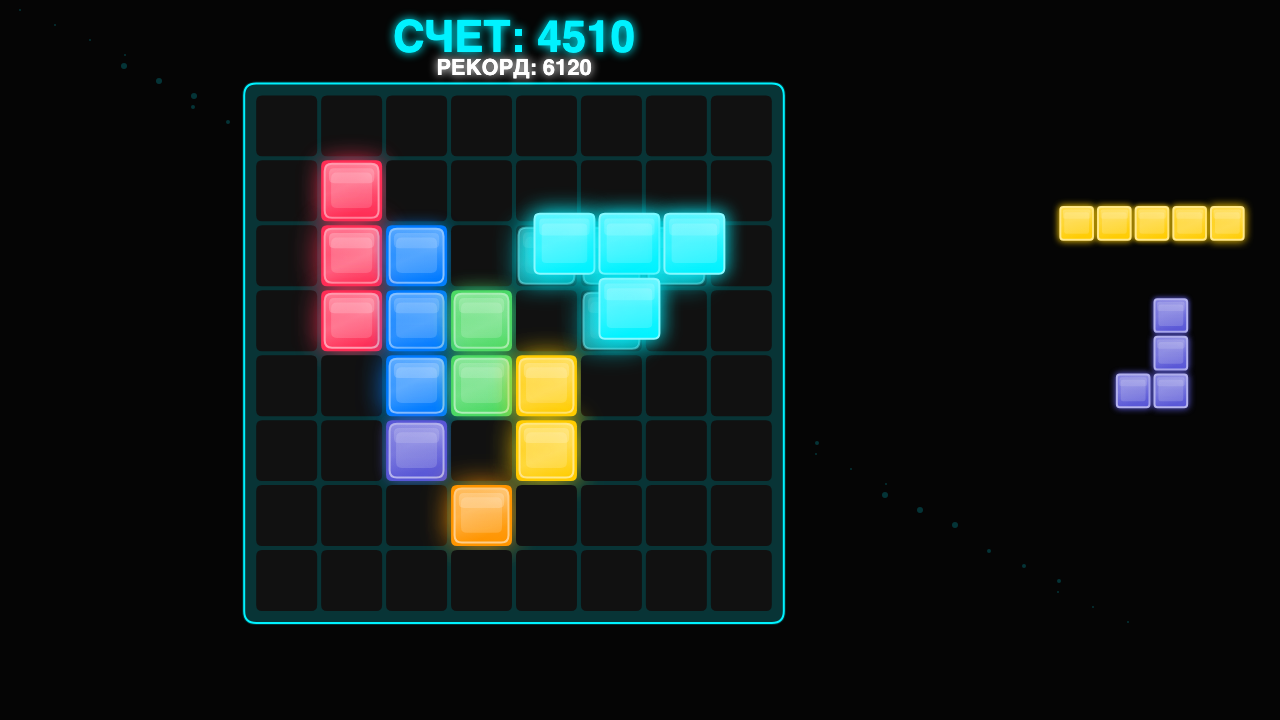Click the purple block below the blue column
This screenshot has width=1280, height=720.
tap(417, 451)
